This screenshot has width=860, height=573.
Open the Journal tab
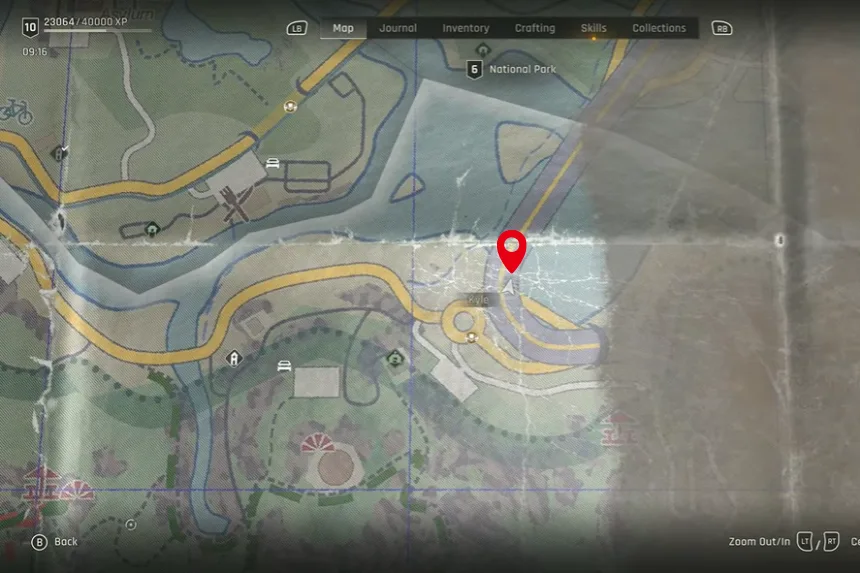[398, 28]
